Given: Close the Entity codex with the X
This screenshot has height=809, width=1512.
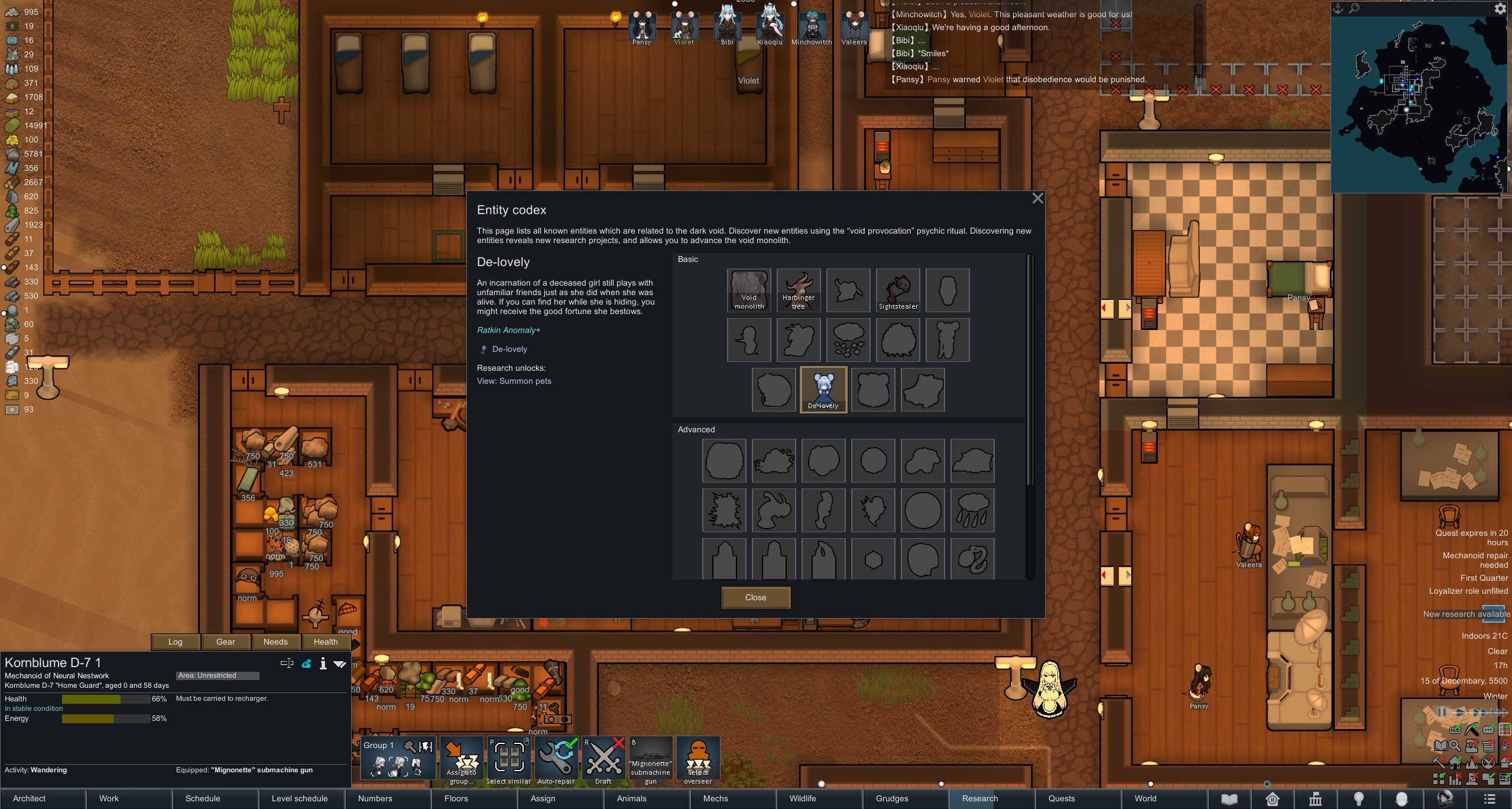Looking at the screenshot, I should tap(1037, 199).
